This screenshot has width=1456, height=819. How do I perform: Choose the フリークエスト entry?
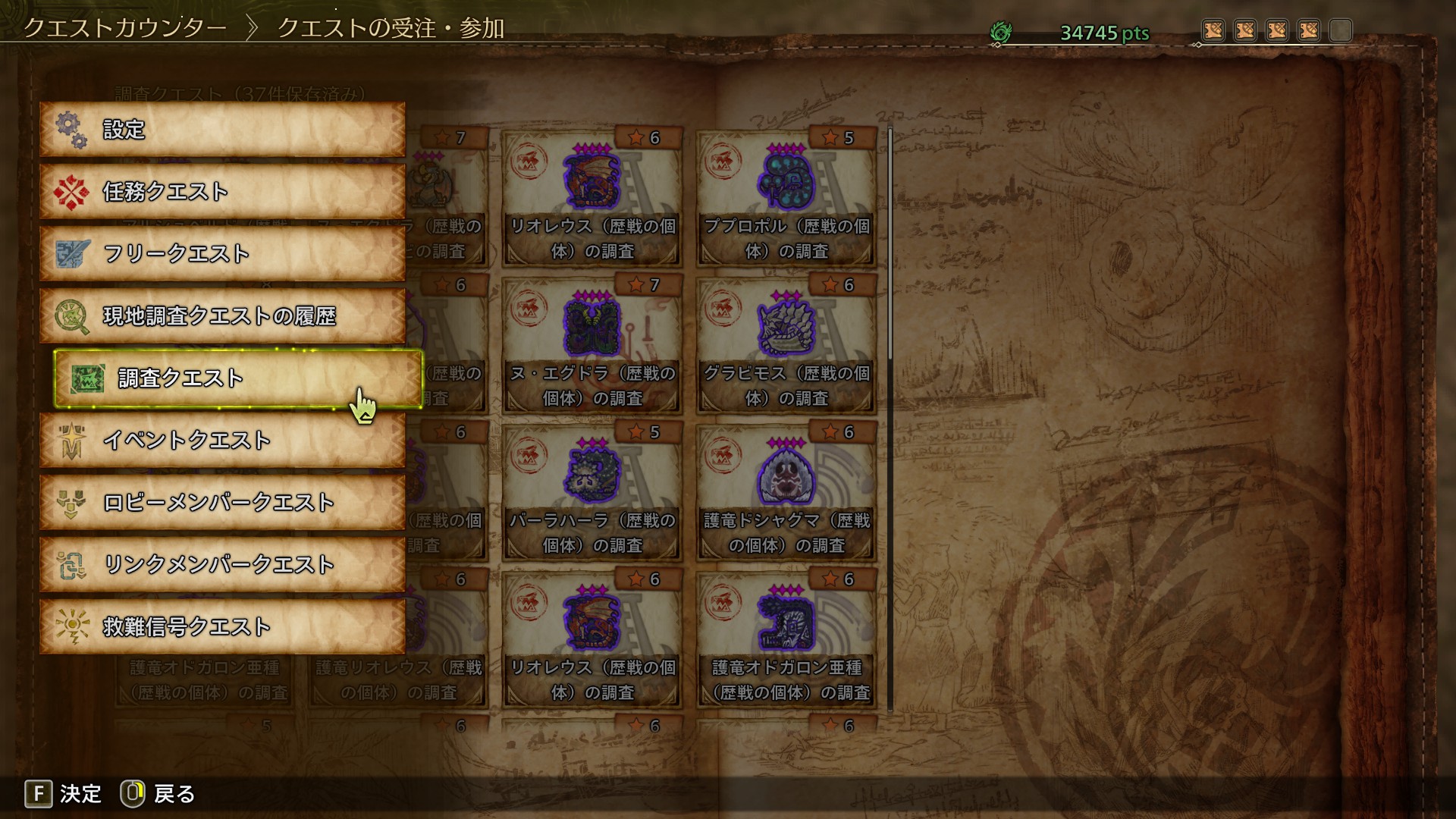pyautogui.click(x=222, y=254)
